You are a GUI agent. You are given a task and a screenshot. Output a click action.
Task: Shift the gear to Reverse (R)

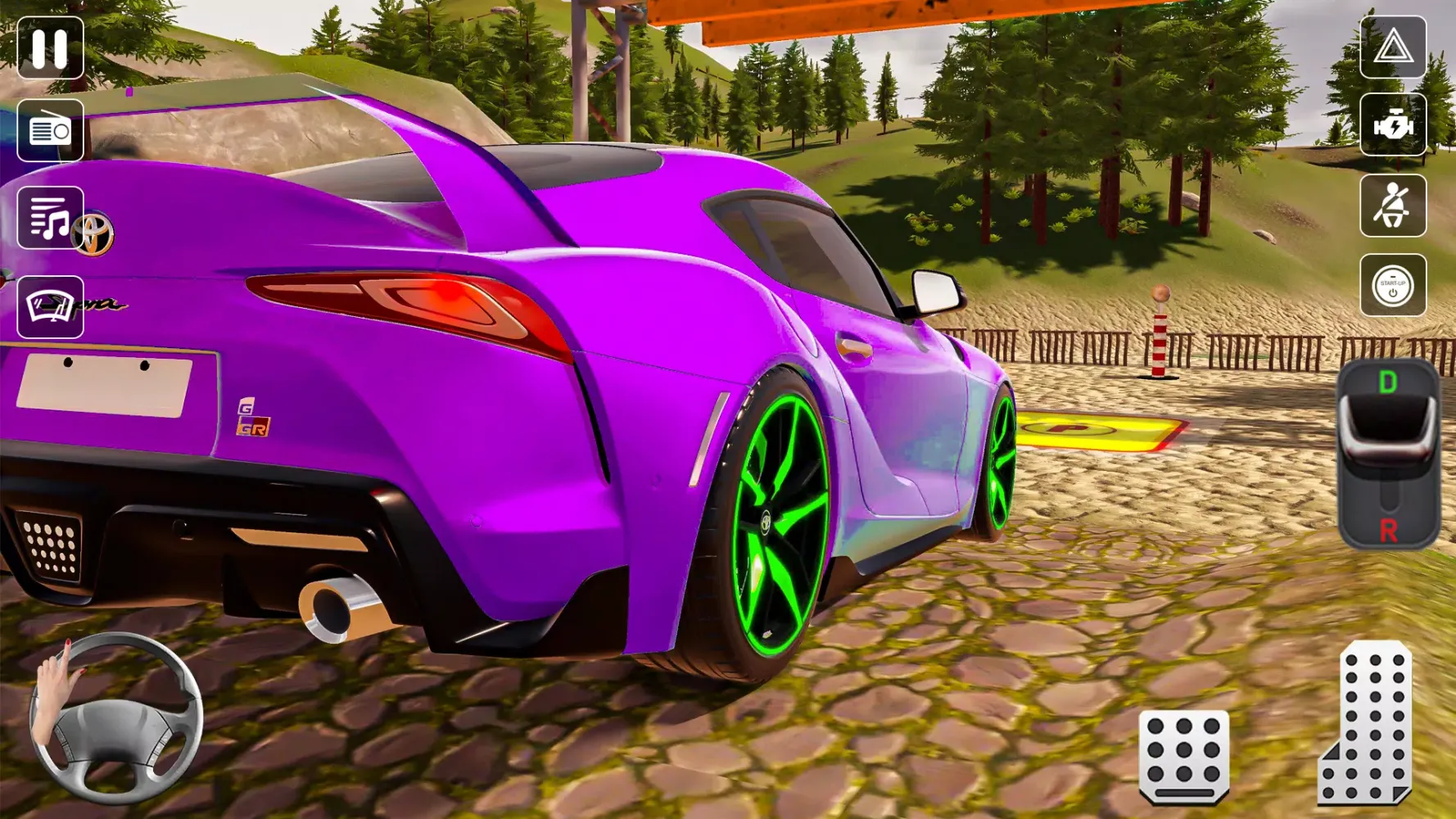(x=1388, y=530)
